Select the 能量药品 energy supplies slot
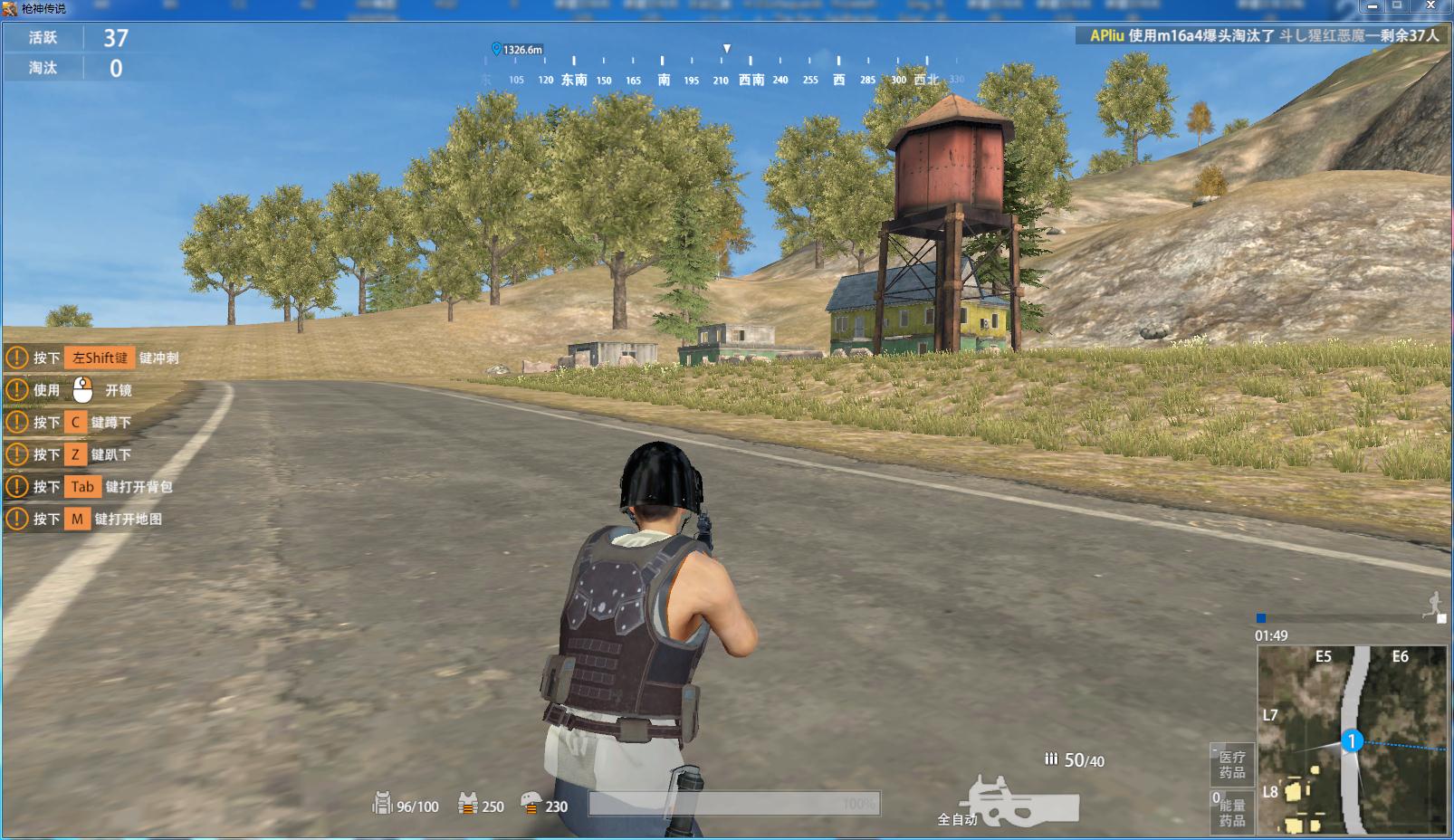 click(x=1231, y=812)
